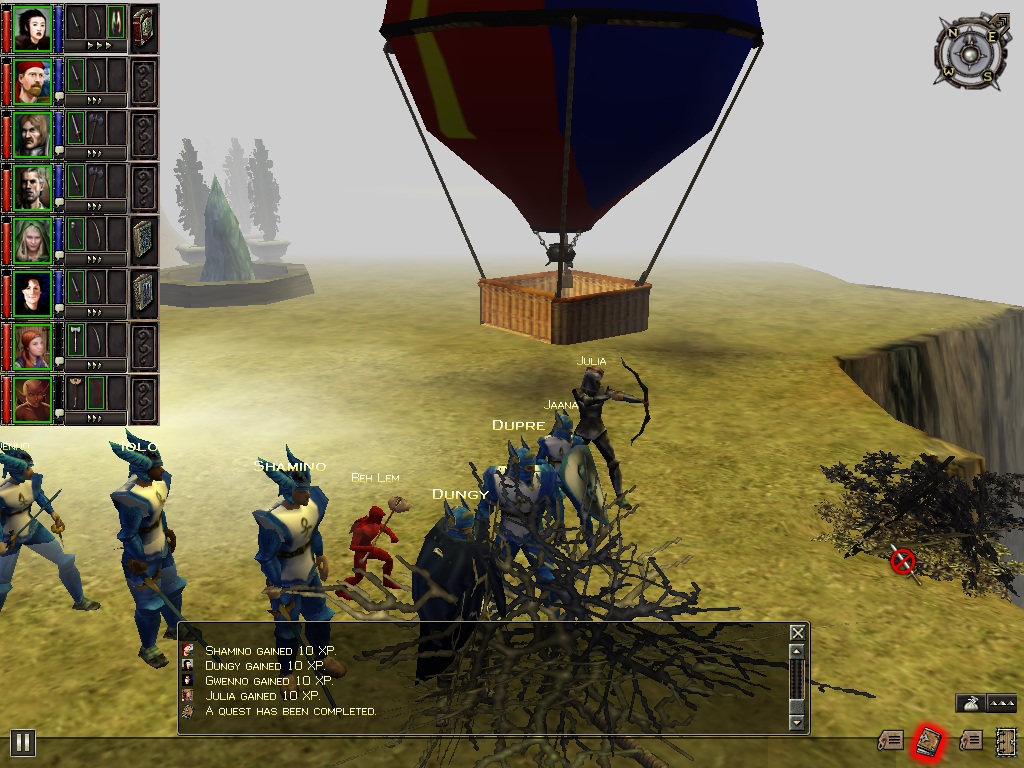Select the red-capped bearded man's portrait
This screenshot has height=768, width=1024.
[33, 81]
